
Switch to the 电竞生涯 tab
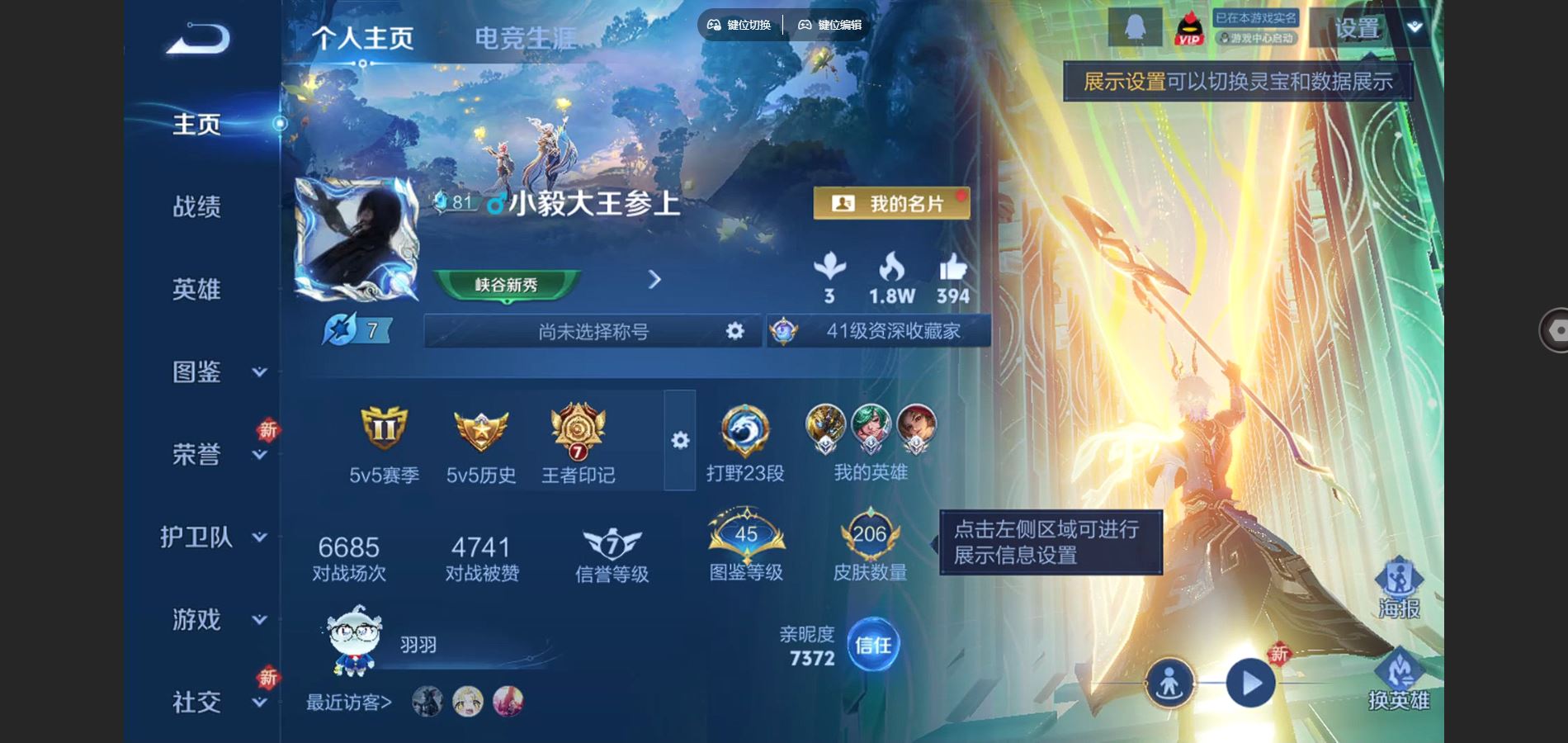coord(527,35)
